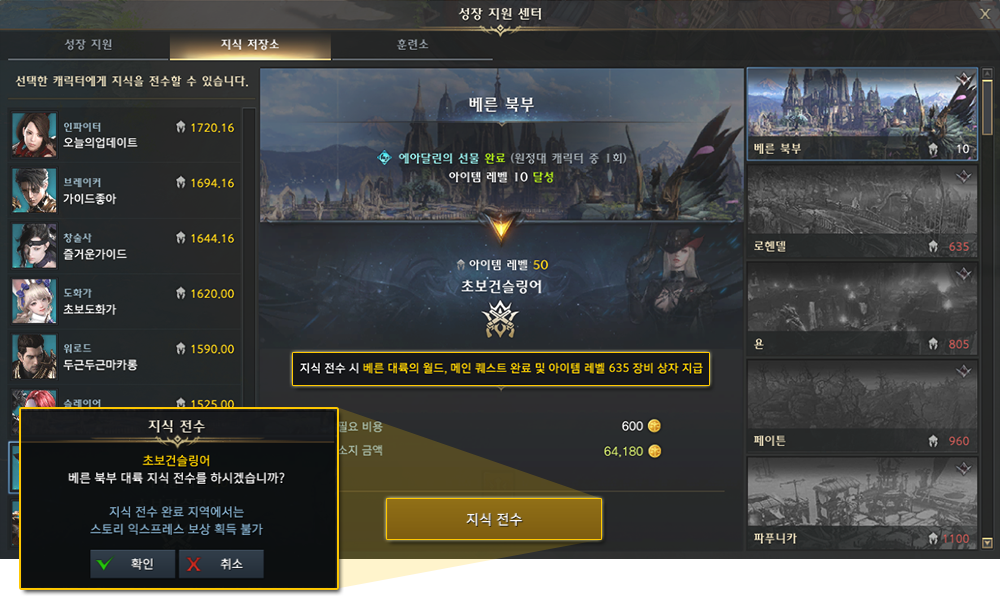The height and width of the screenshot is (600, 1000).
Task: Open the 훈련소 tab
Action: click(x=413, y=45)
